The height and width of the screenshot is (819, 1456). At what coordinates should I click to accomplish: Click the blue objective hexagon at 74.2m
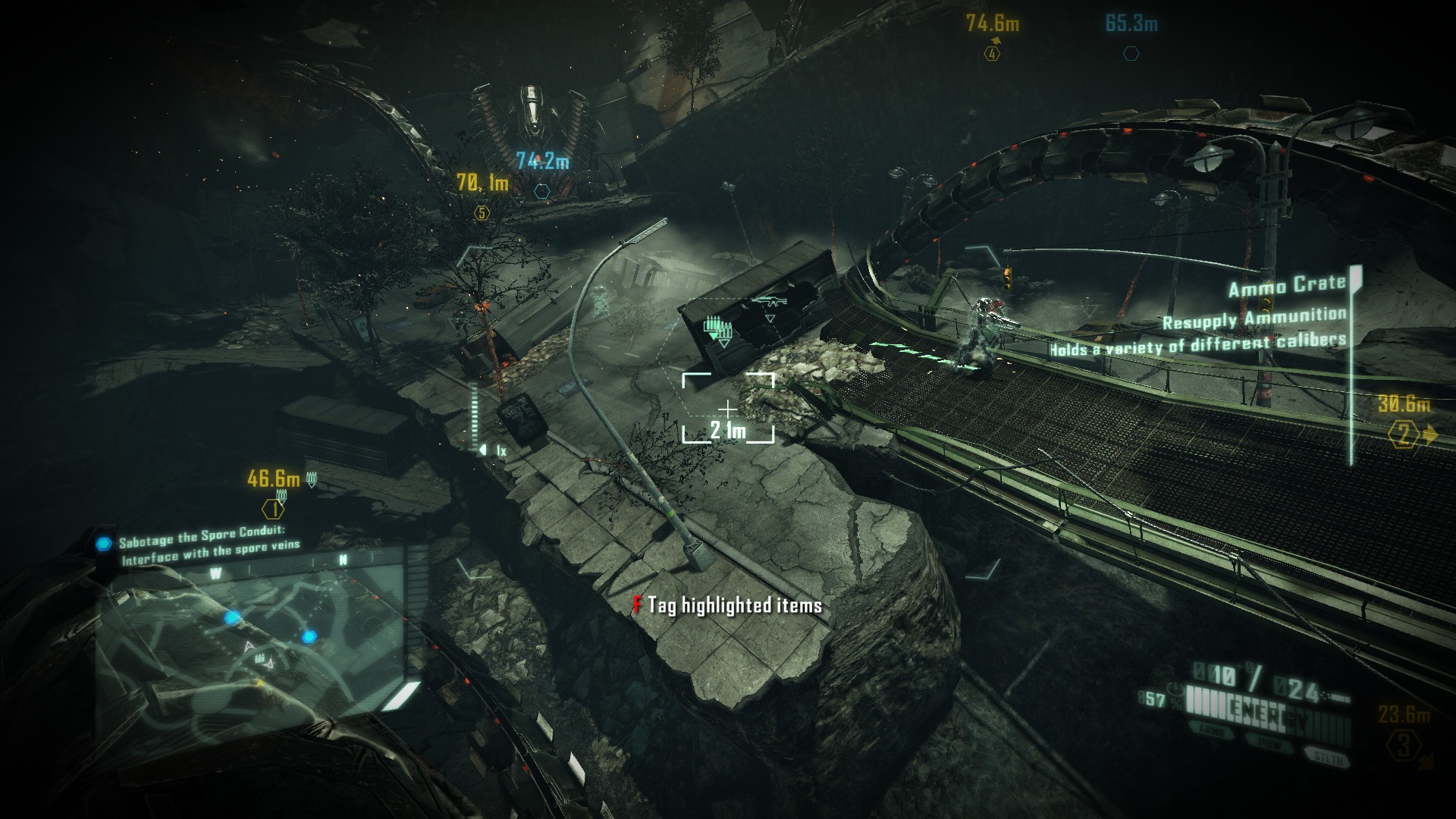coord(541,191)
